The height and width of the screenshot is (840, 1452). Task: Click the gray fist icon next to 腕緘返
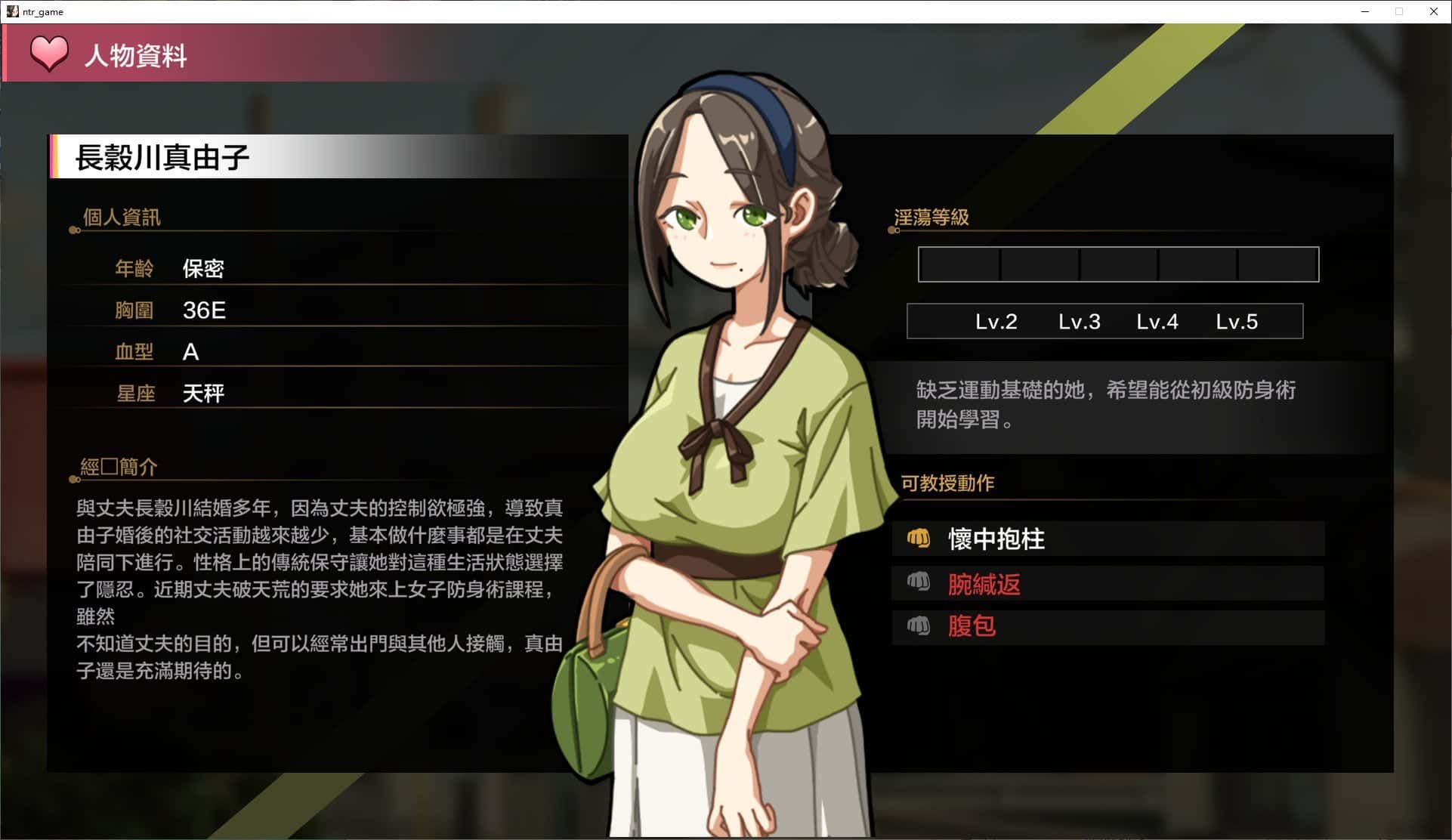[x=919, y=583]
